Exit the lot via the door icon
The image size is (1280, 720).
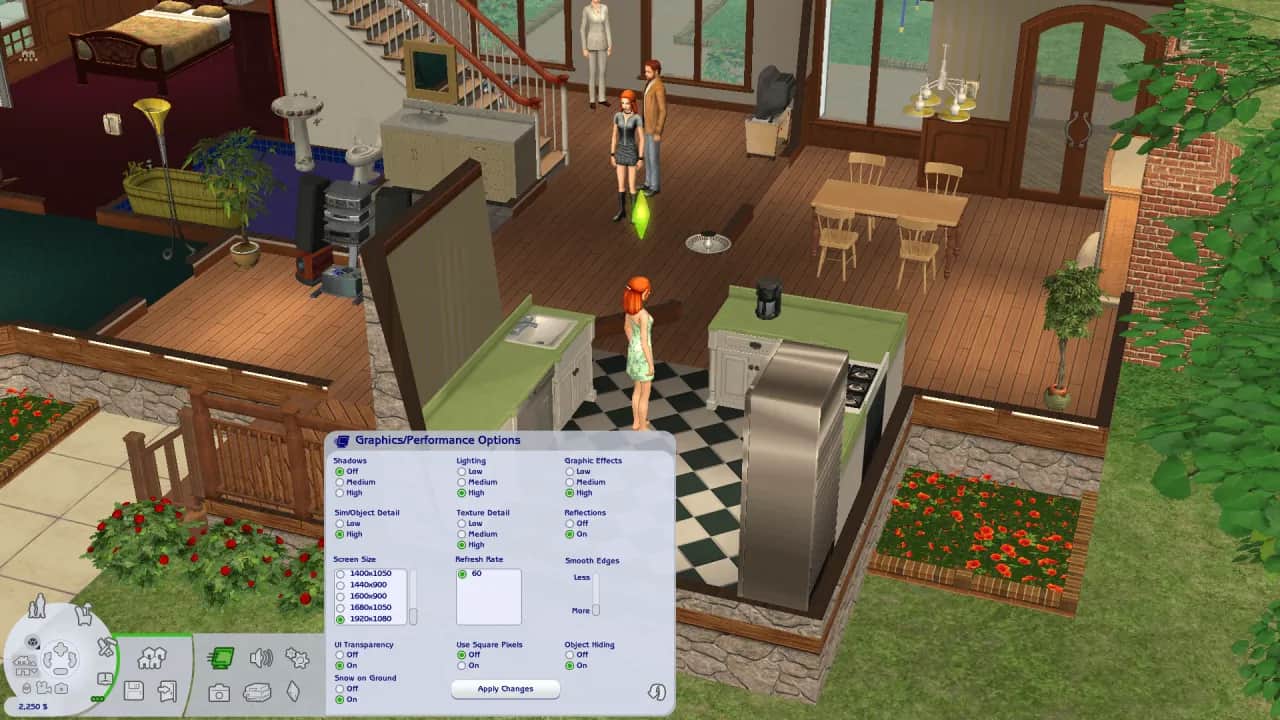point(166,691)
